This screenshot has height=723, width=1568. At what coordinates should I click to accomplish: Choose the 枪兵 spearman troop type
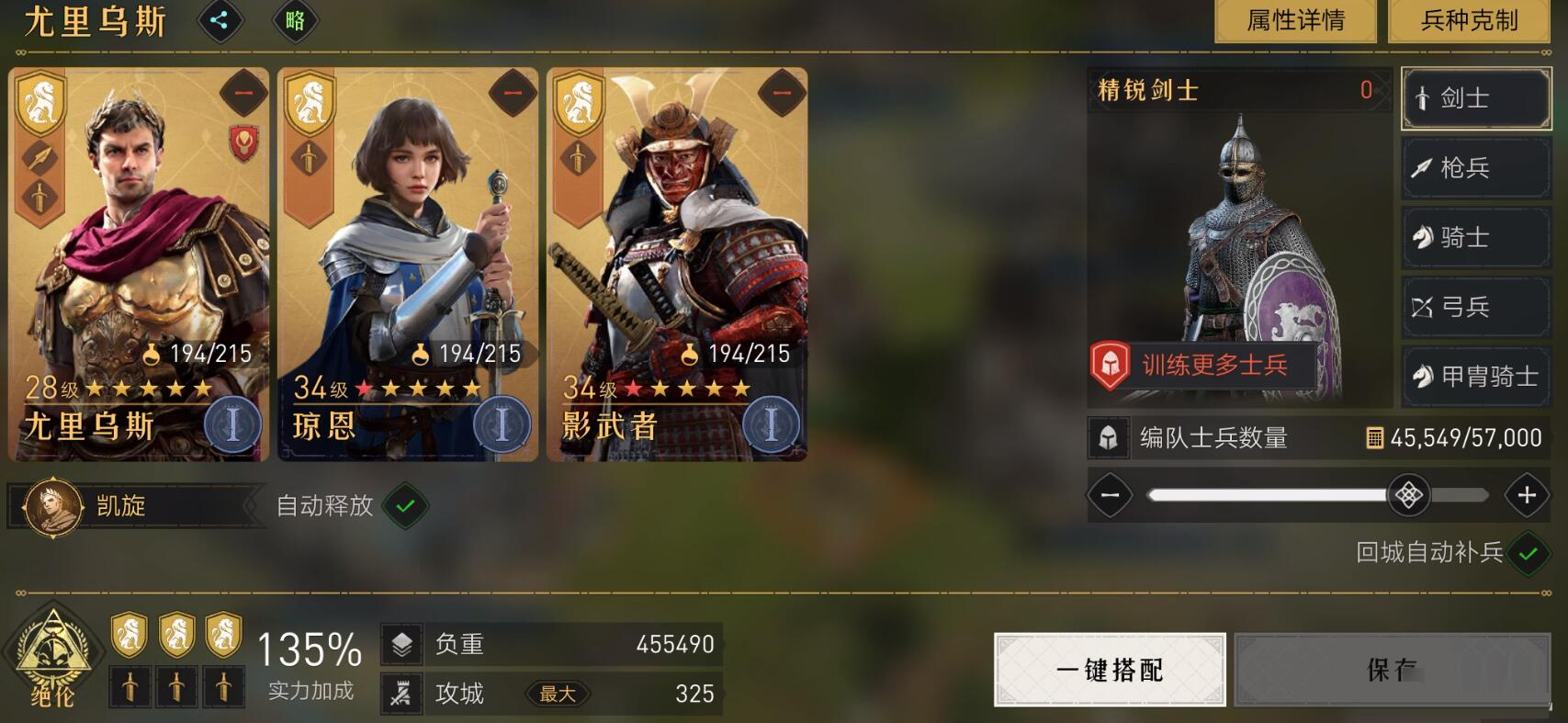[1475, 168]
